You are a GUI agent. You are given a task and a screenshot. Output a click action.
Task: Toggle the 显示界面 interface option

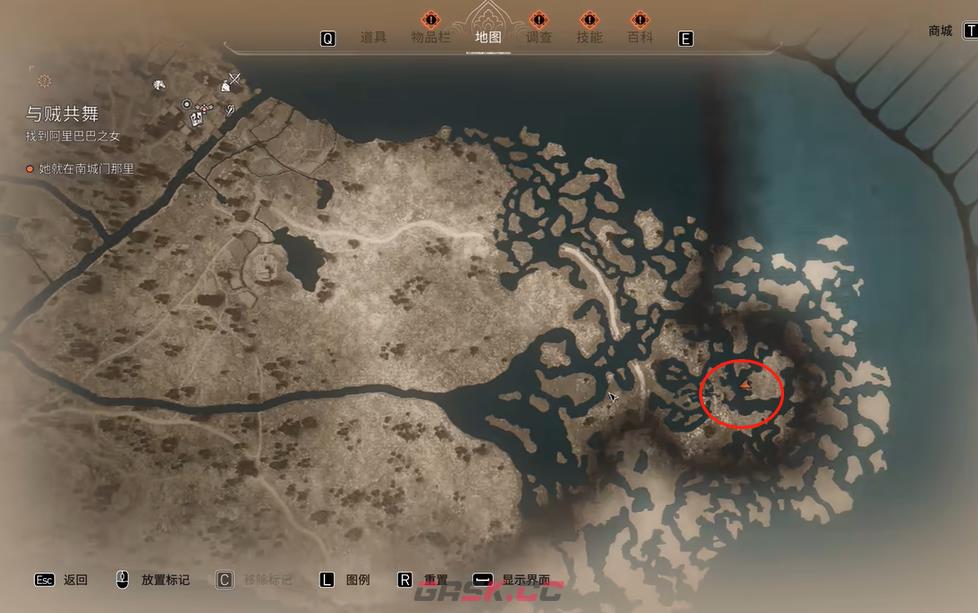[526, 579]
